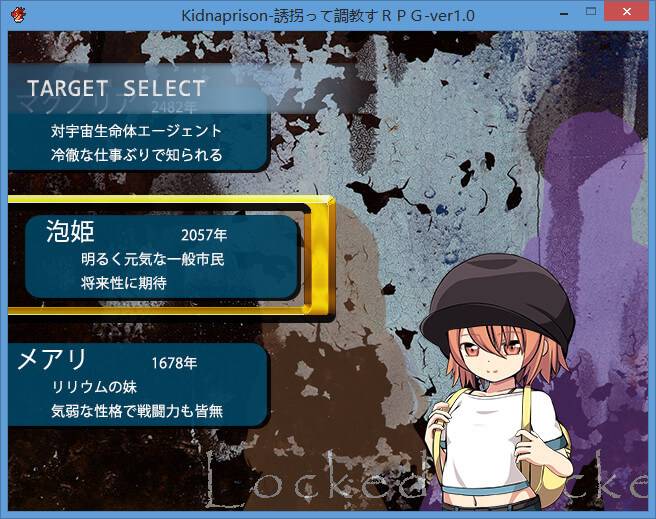Select the 泡姫 target entry

click(160, 257)
